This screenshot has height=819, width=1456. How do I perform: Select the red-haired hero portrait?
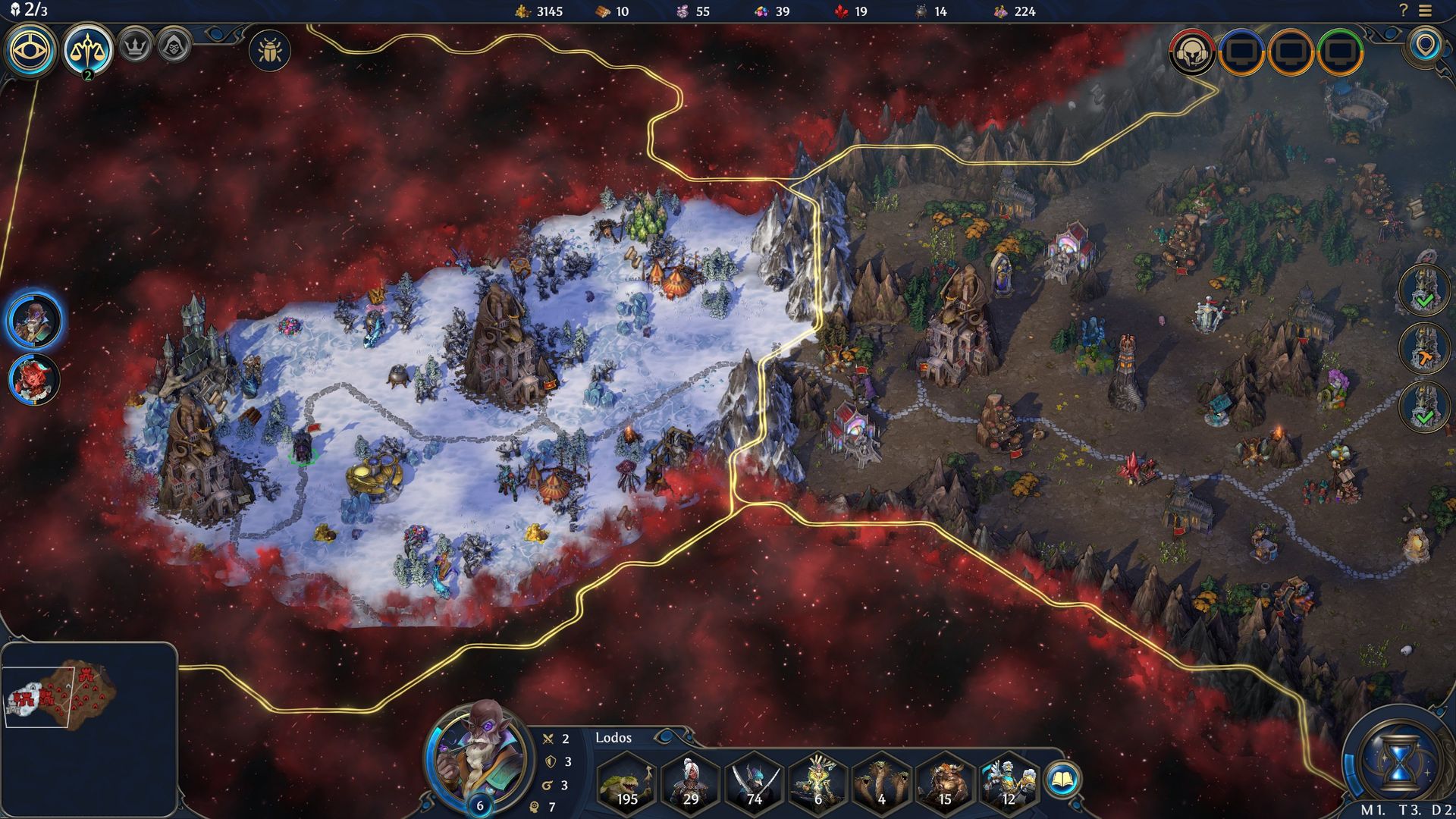[x=35, y=379]
